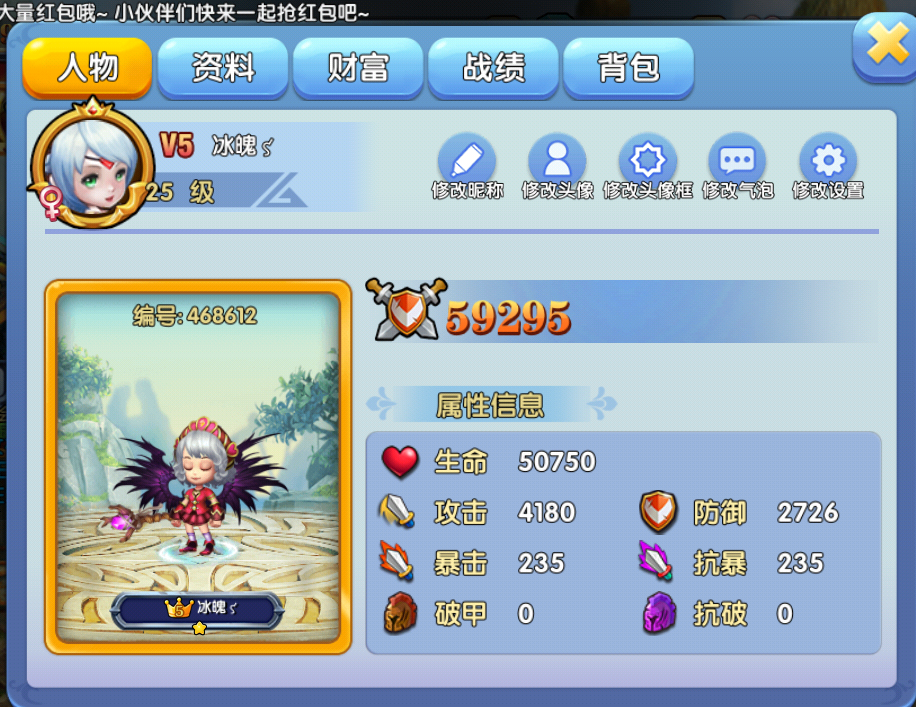Switch to the 人物 tab

point(88,68)
